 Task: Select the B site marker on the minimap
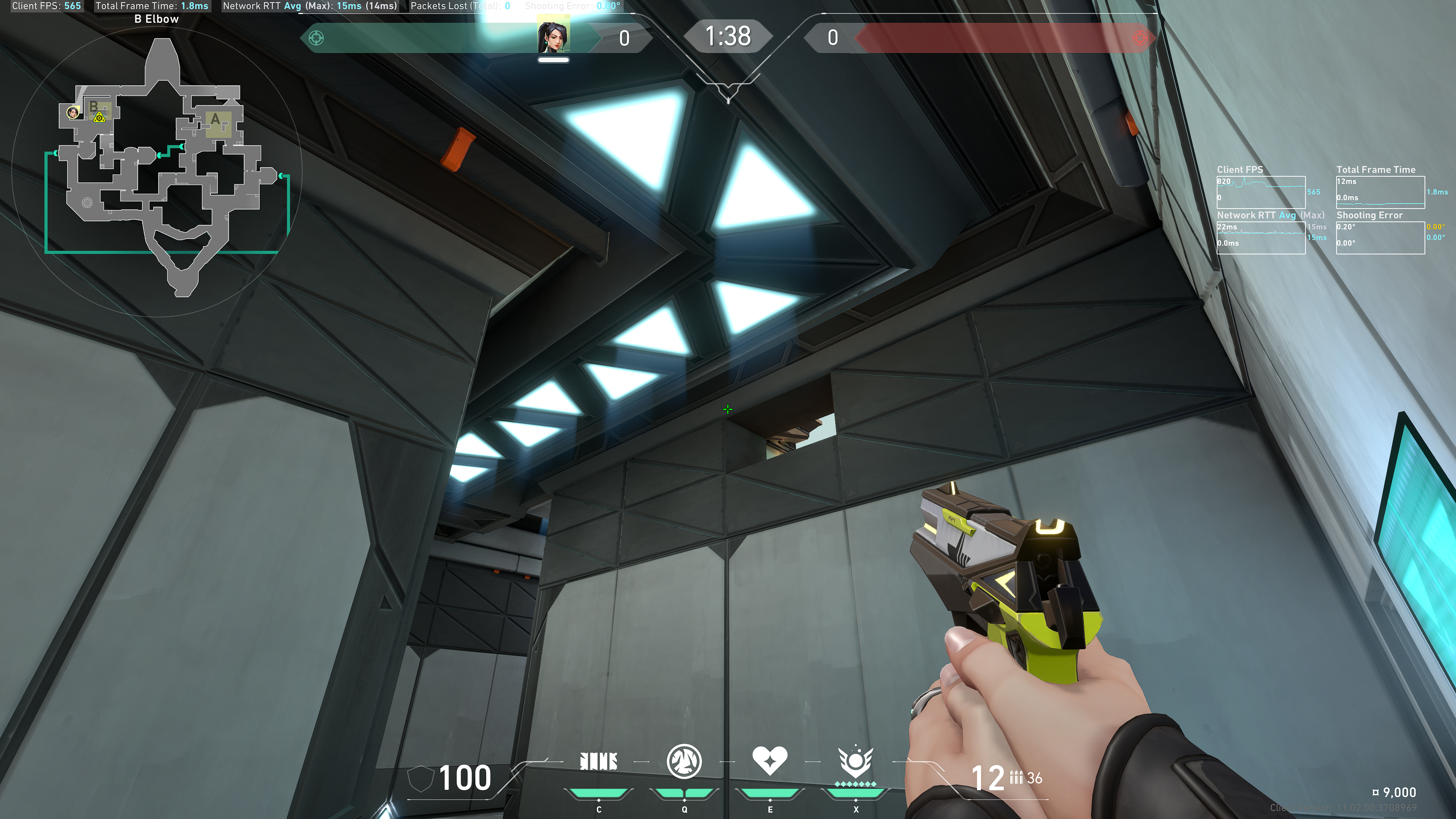pyautogui.click(x=94, y=106)
